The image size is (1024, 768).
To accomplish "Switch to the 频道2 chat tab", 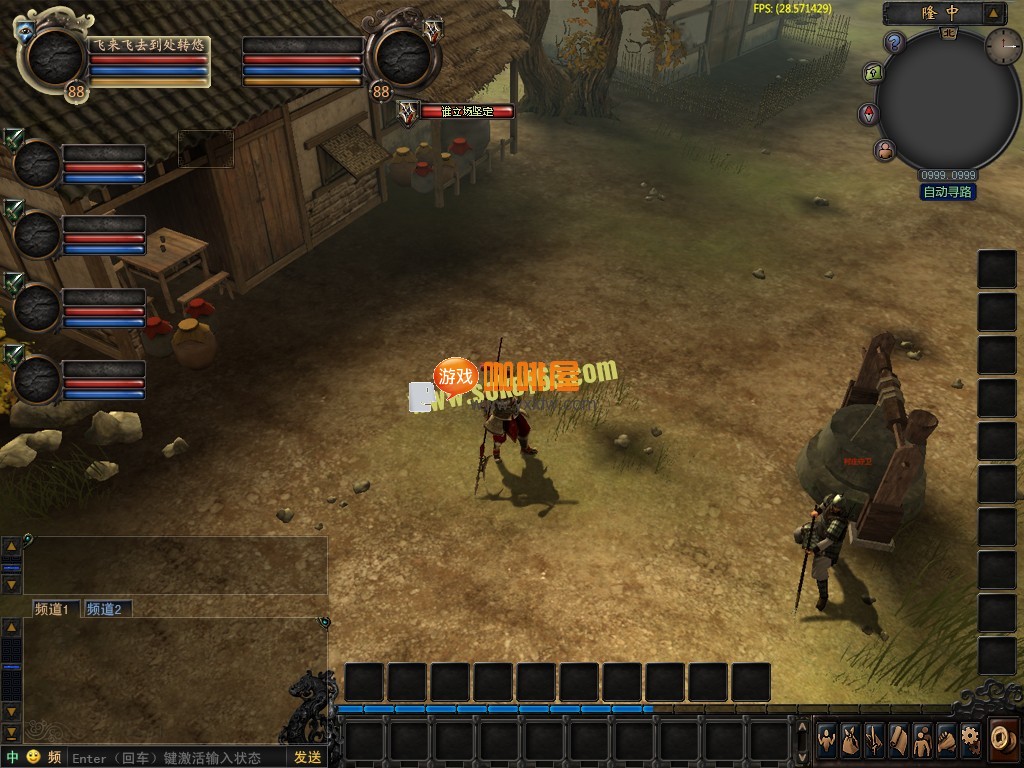I will pyautogui.click(x=104, y=609).
